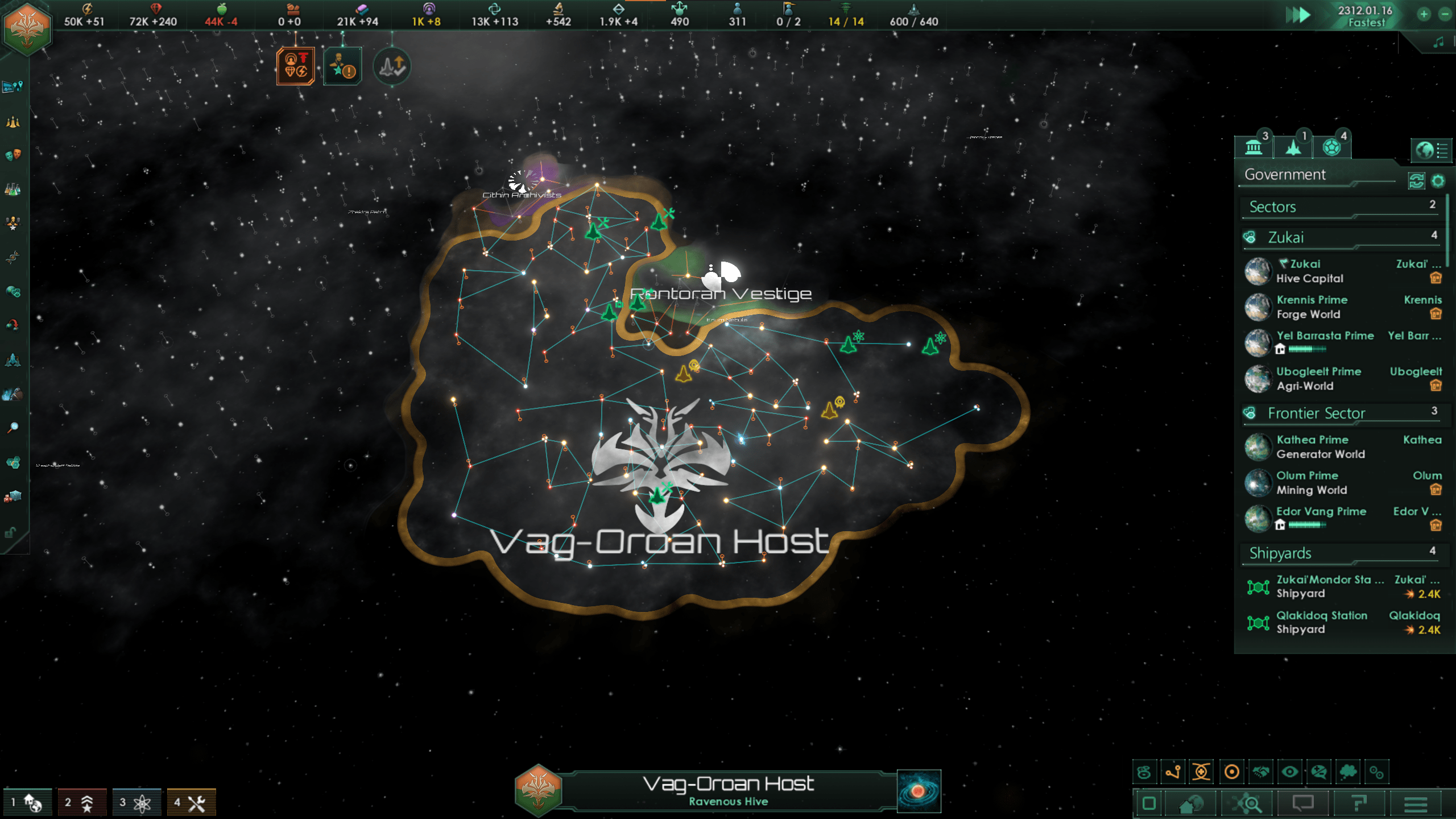Increase game speed with the plus button

click(1424, 14)
